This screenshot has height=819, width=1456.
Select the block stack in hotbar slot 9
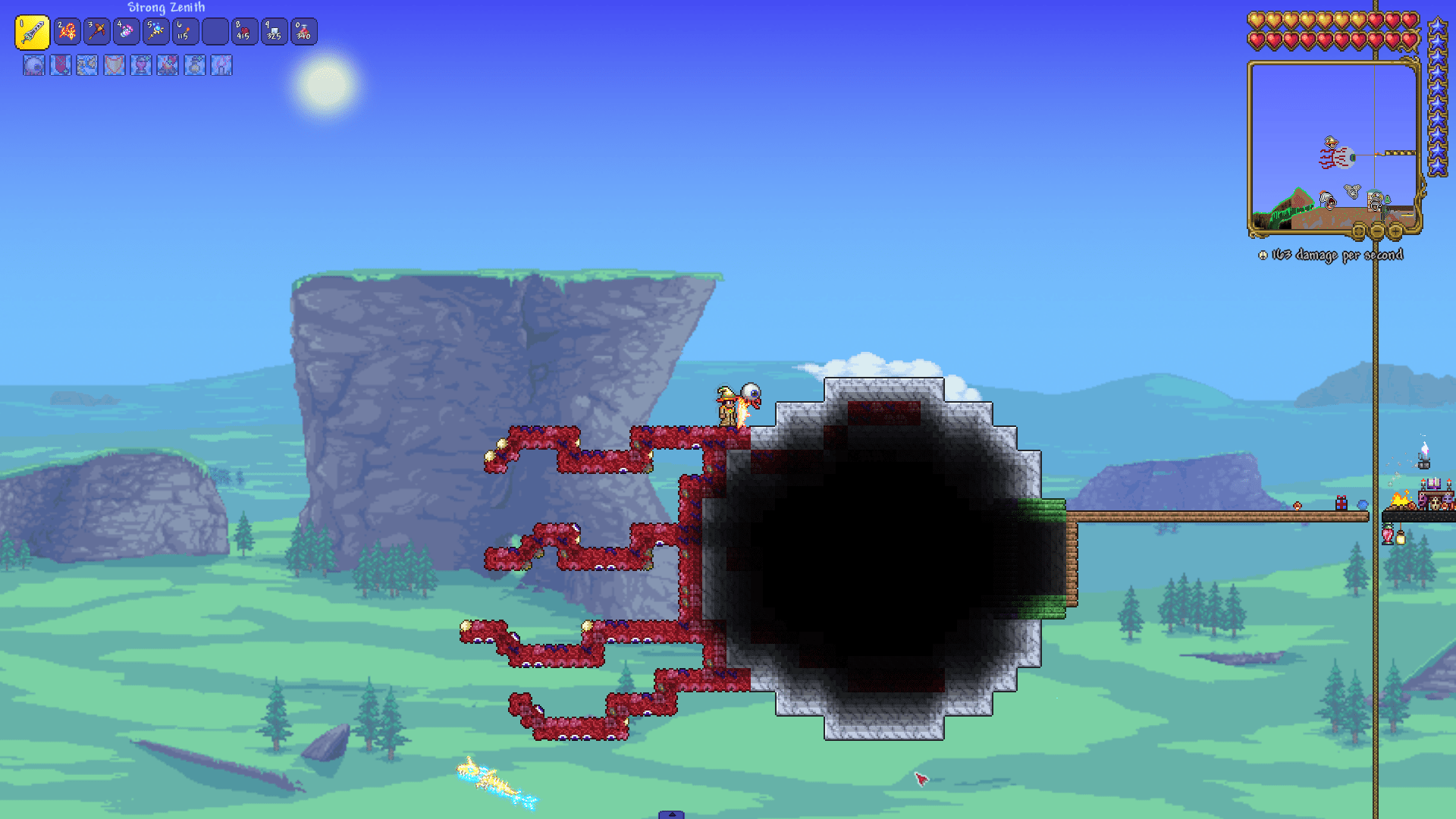click(274, 31)
